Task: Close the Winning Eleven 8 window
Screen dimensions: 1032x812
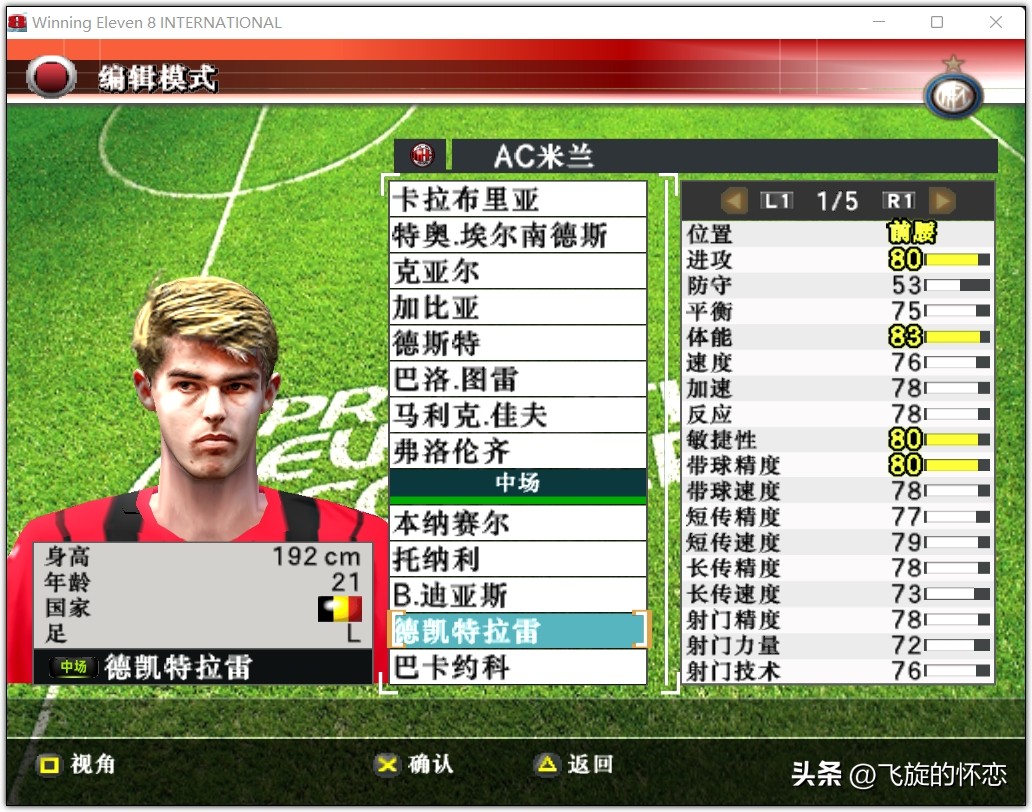Action: (996, 22)
